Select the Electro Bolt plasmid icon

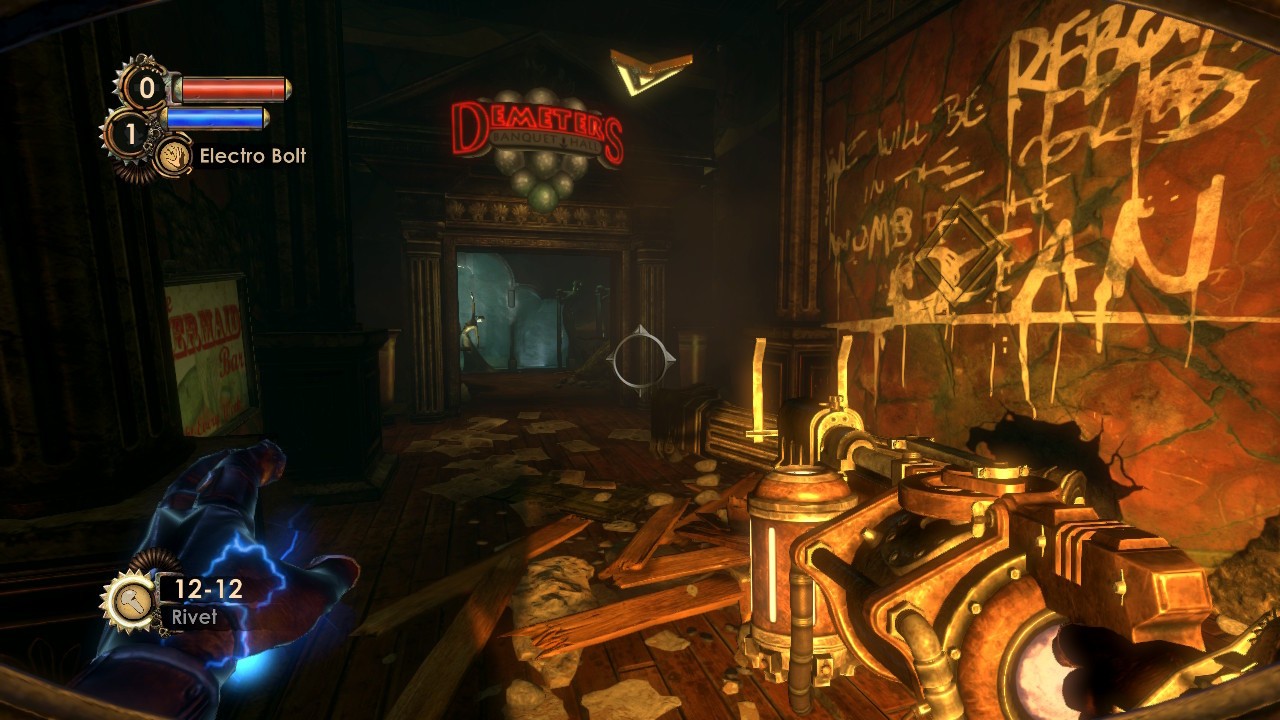pos(174,156)
